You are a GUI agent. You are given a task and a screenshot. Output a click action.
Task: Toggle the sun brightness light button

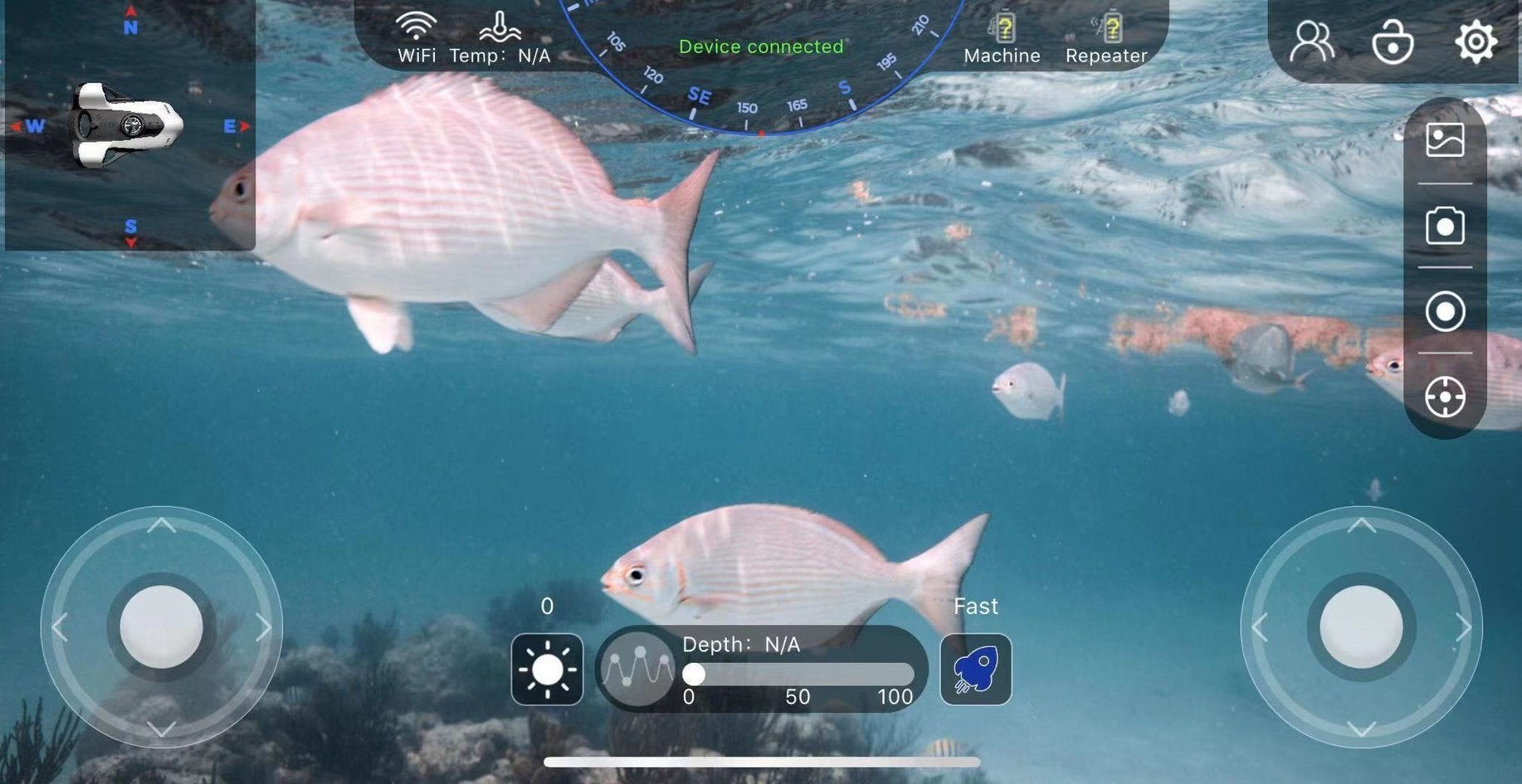[x=547, y=670]
